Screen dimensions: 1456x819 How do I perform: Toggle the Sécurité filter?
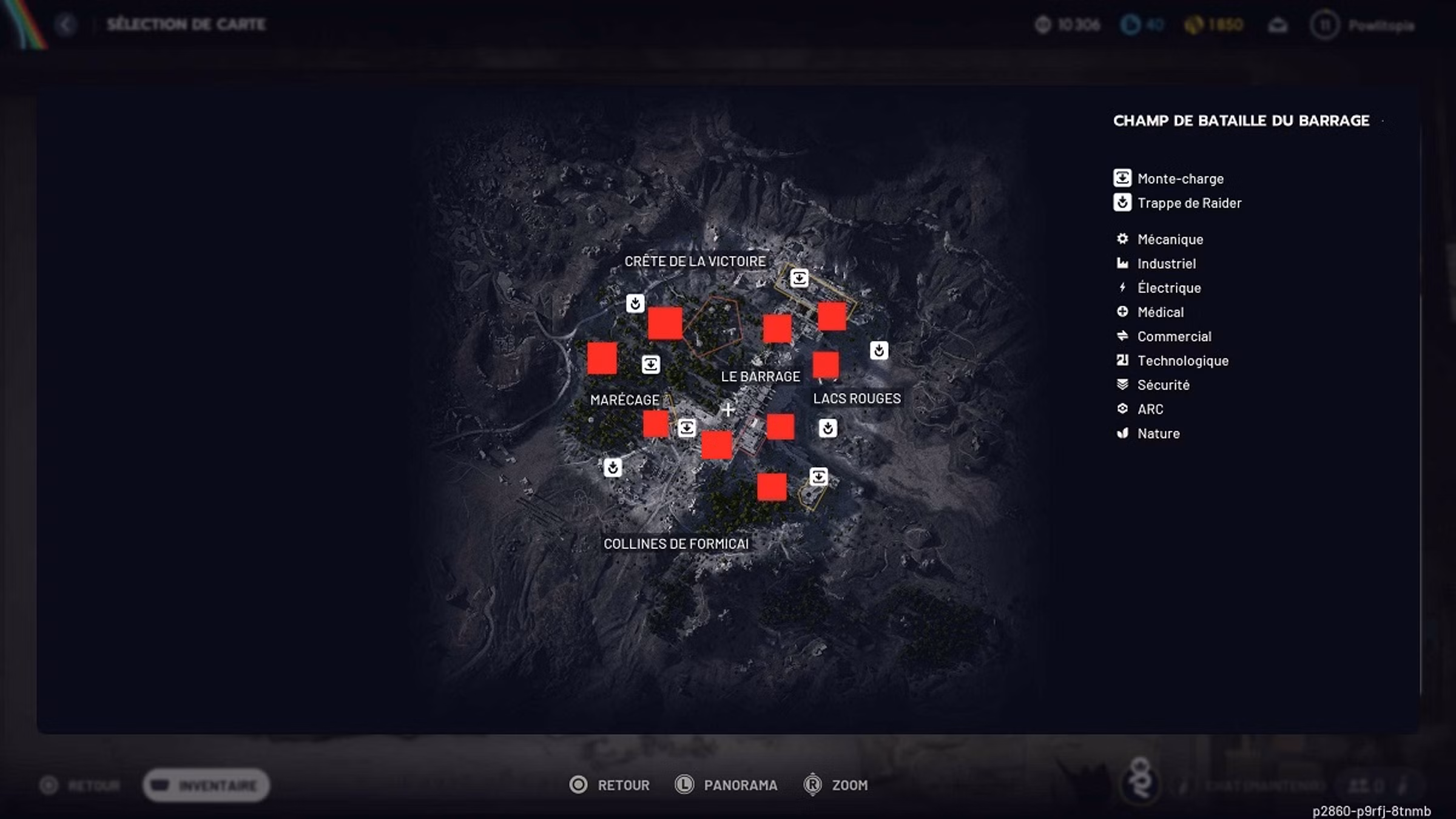click(1122, 385)
